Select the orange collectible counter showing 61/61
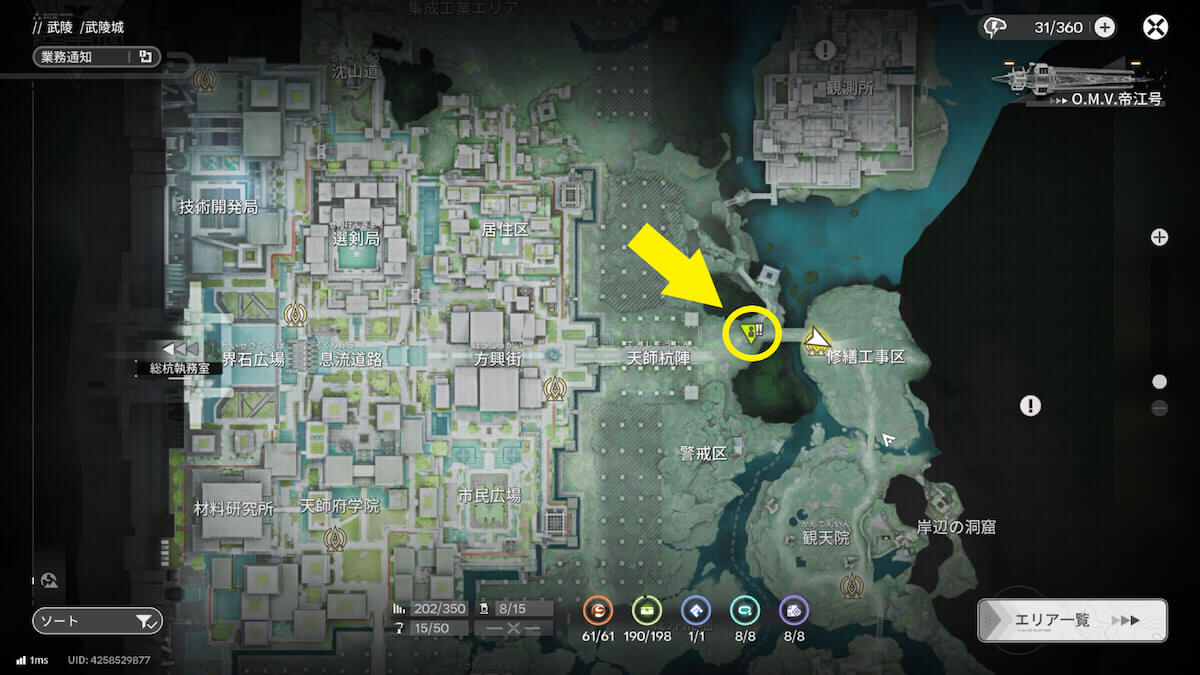1200x675 pixels. 599,609
